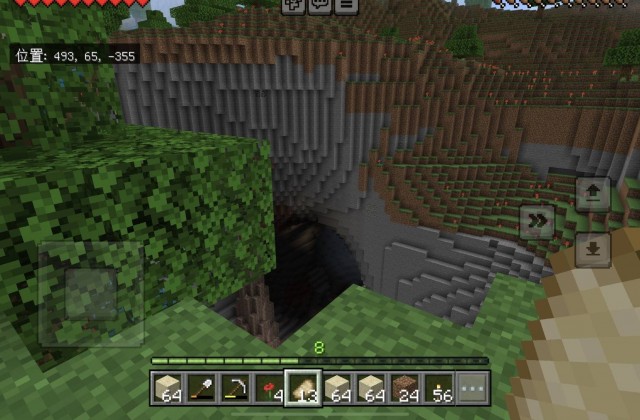The width and height of the screenshot is (640, 420).
Task: Open inventory with the three-dots button
Action: pos(472,388)
